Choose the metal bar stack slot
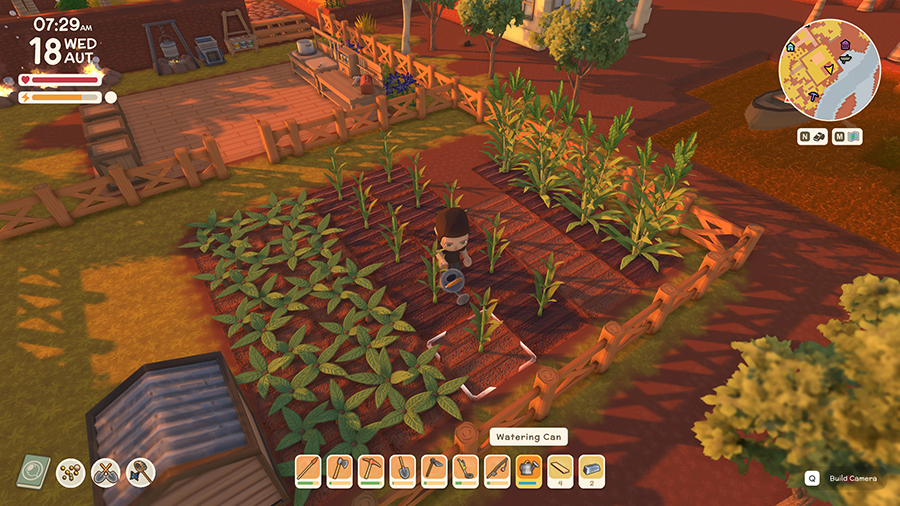The image size is (900, 506). 592,469
